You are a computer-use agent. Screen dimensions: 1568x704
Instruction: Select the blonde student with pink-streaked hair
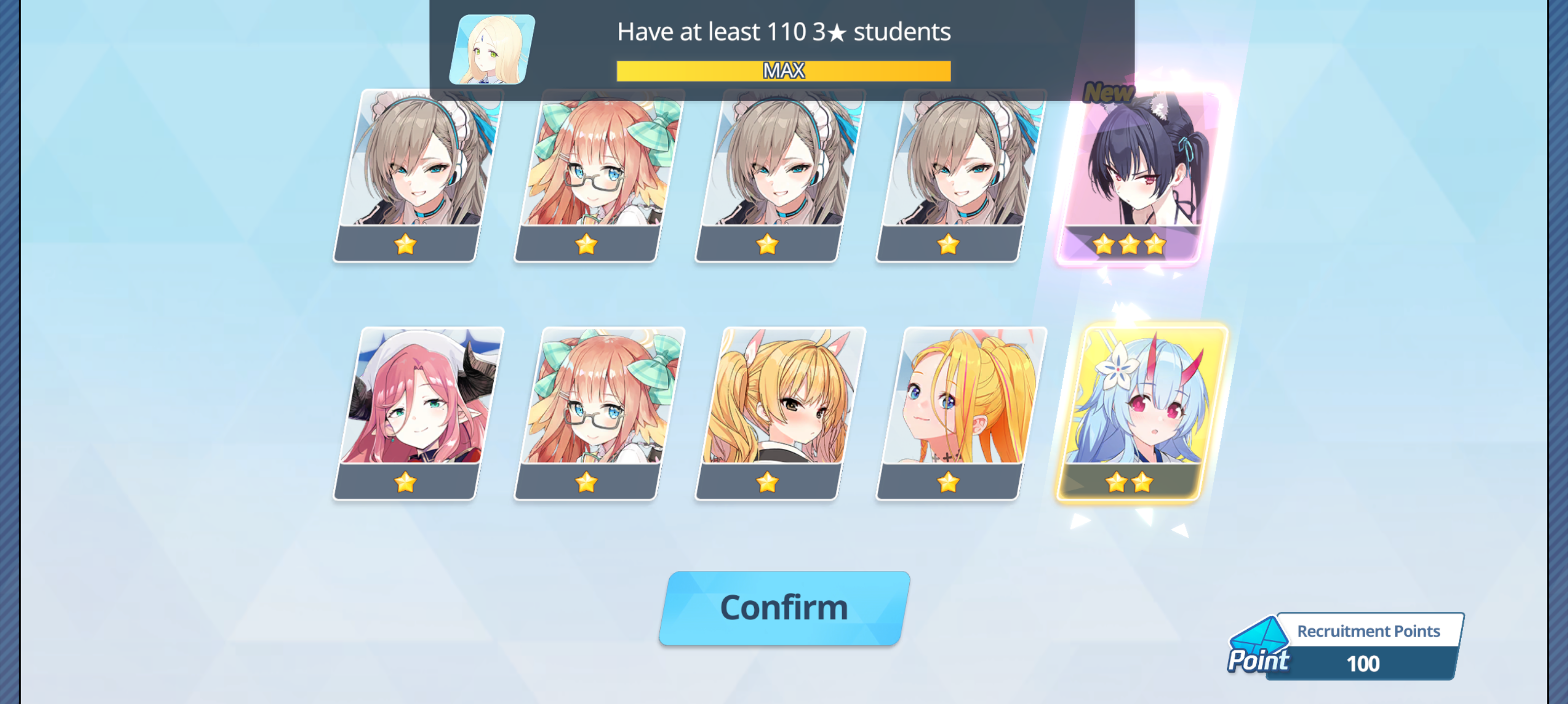[x=961, y=414]
